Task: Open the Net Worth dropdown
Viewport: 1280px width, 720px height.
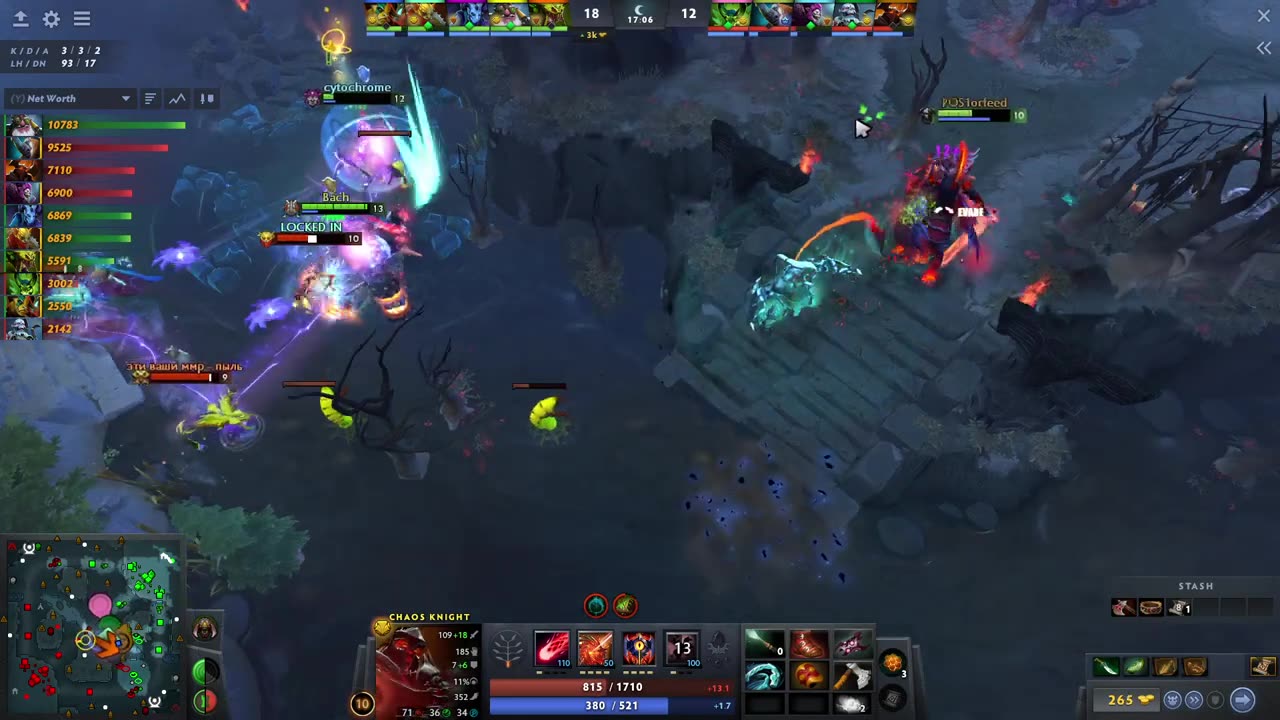Action: (70, 98)
